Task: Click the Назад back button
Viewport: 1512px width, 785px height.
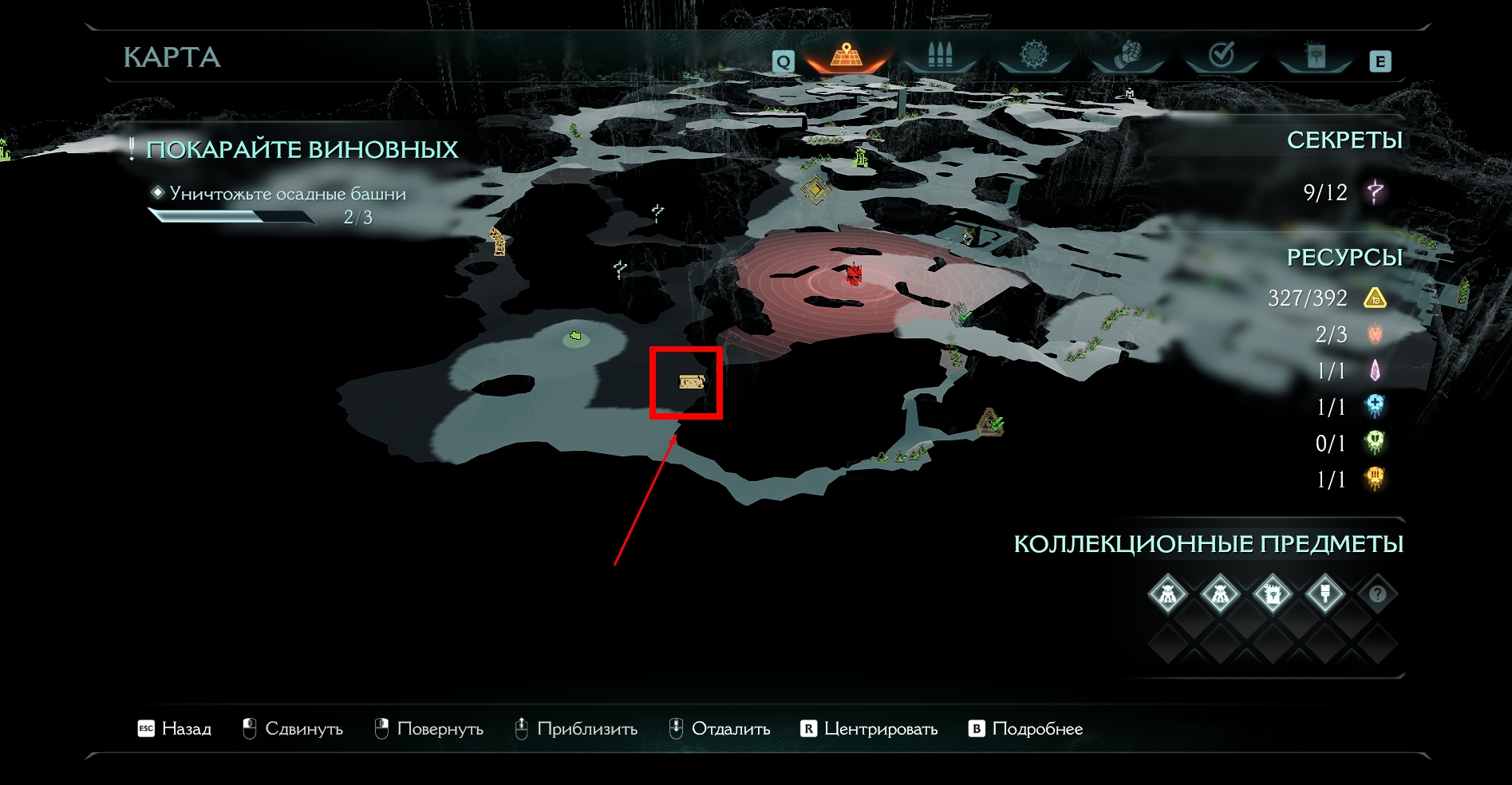Action: click(175, 728)
